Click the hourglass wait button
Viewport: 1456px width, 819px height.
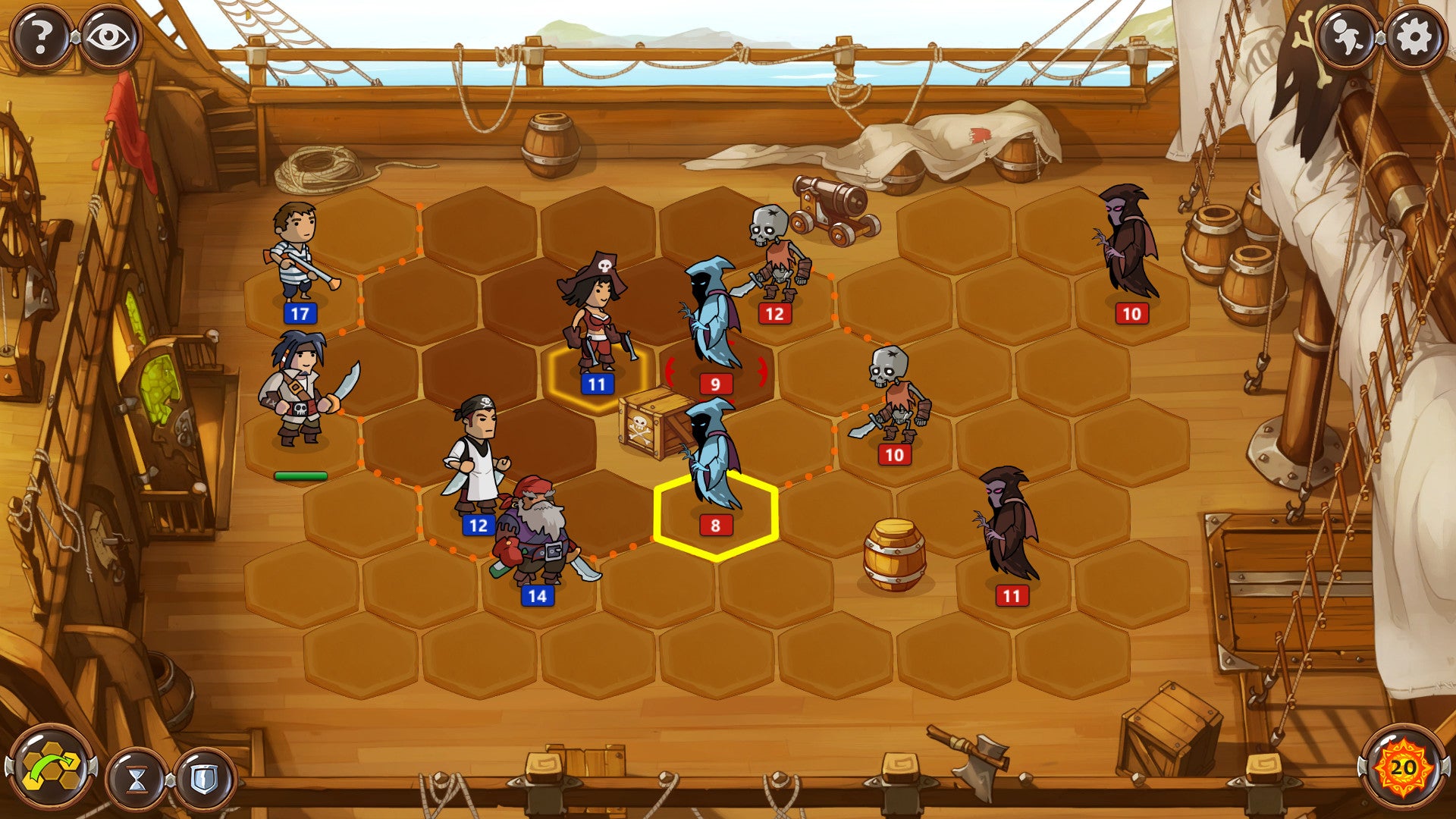click(x=137, y=779)
